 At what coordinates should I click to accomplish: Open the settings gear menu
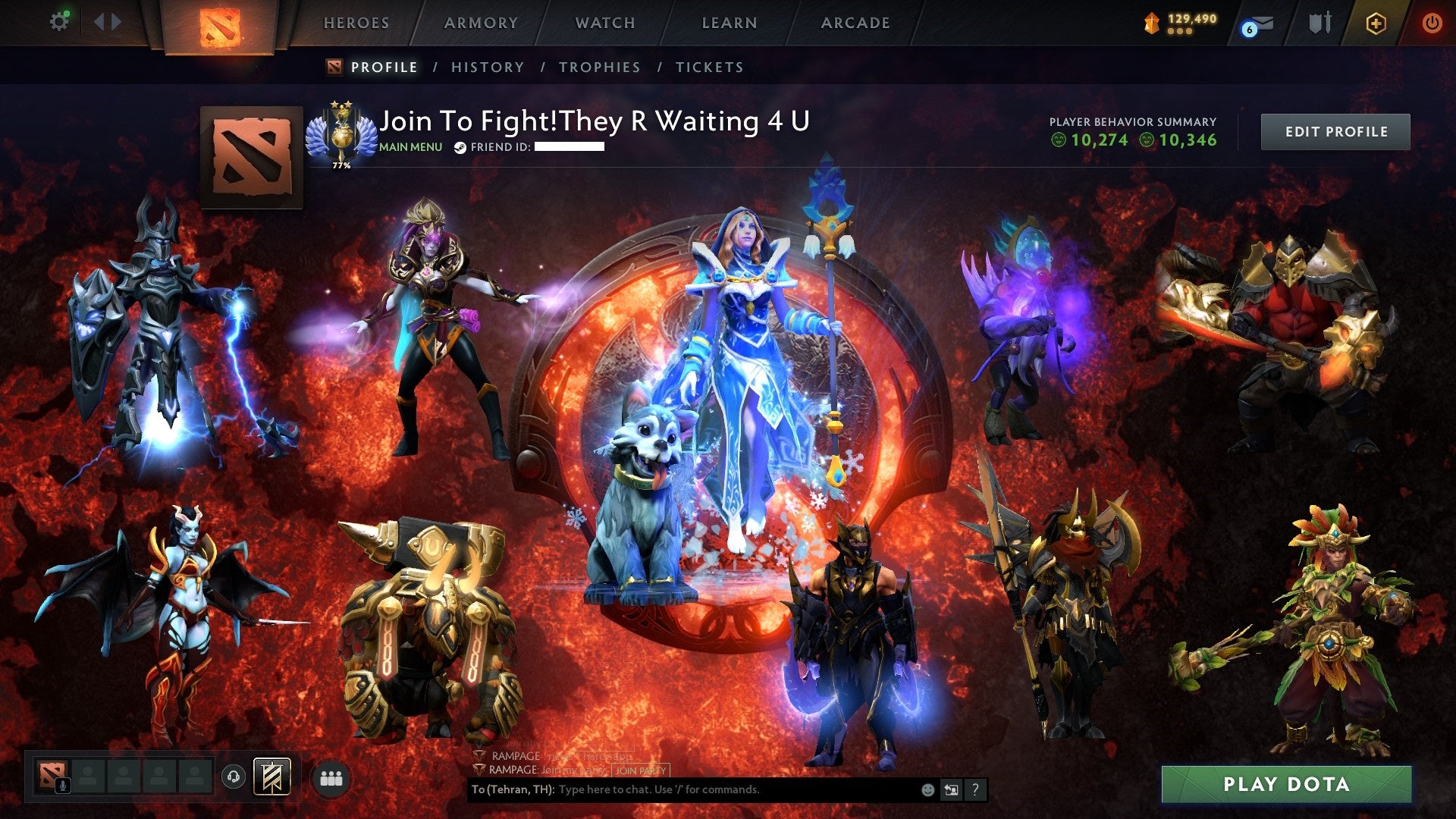[x=60, y=21]
